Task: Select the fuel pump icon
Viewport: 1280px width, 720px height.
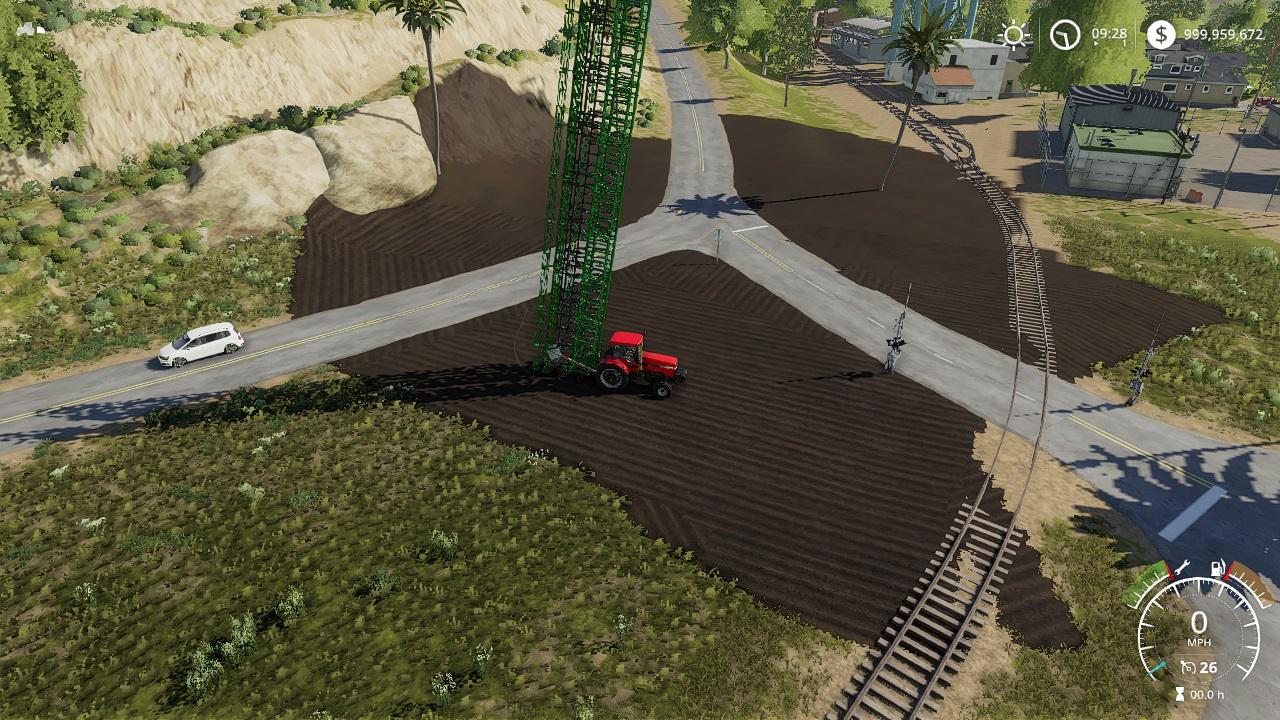Action: pyautogui.click(x=1217, y=568)
